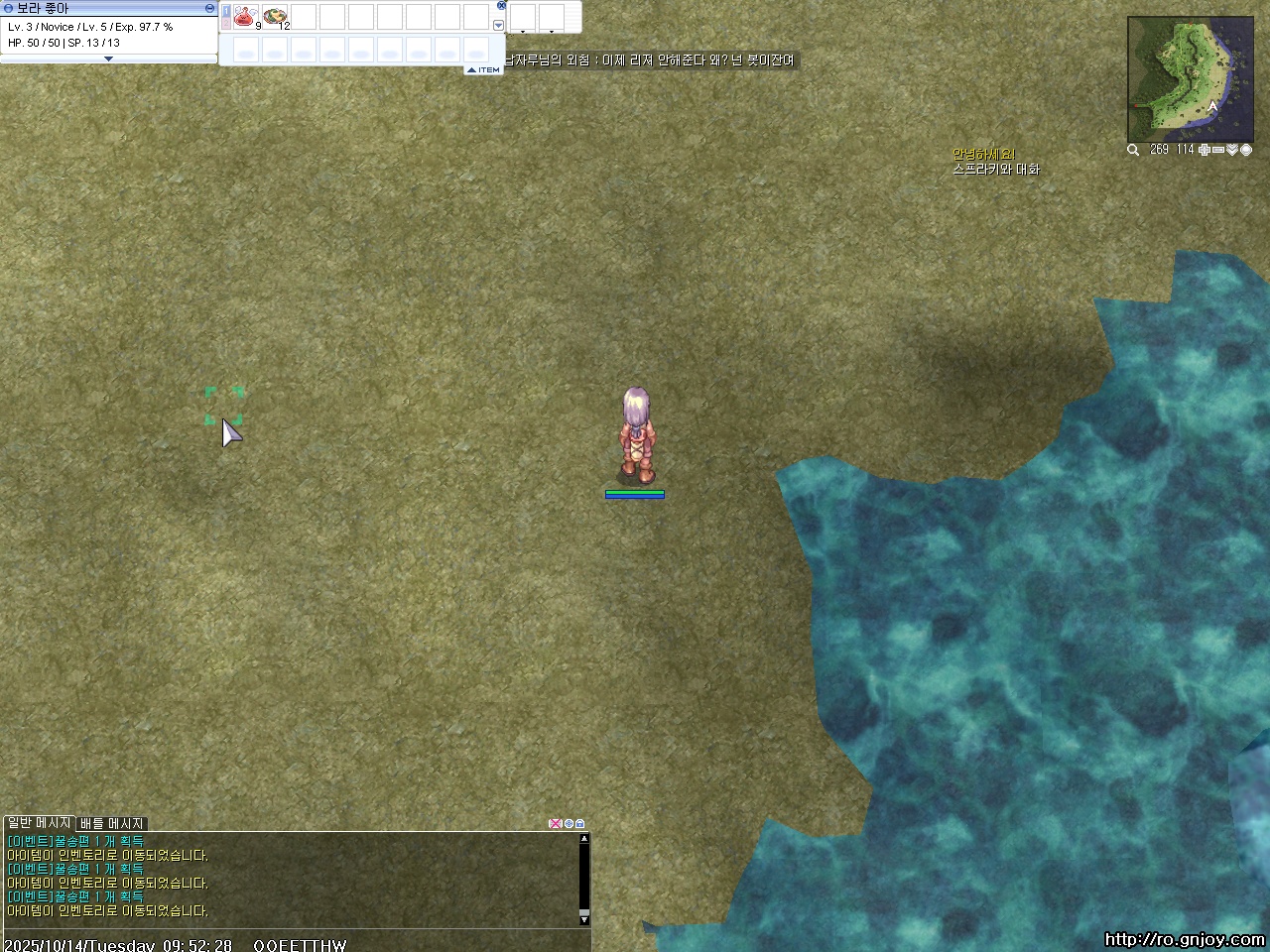Click the chat scrollbar down arrow
This screenshot has height=952, width=1270.
(584, 917)
